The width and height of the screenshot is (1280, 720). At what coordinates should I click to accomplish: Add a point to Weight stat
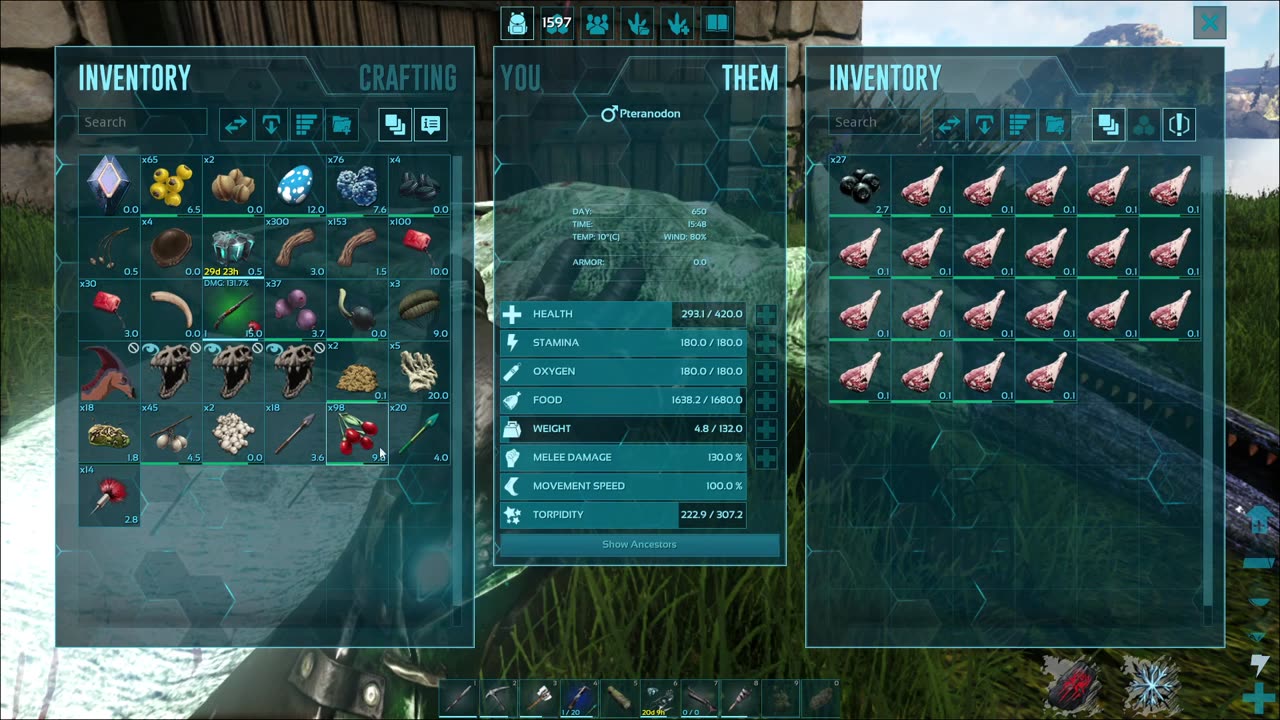click(766, 429)
